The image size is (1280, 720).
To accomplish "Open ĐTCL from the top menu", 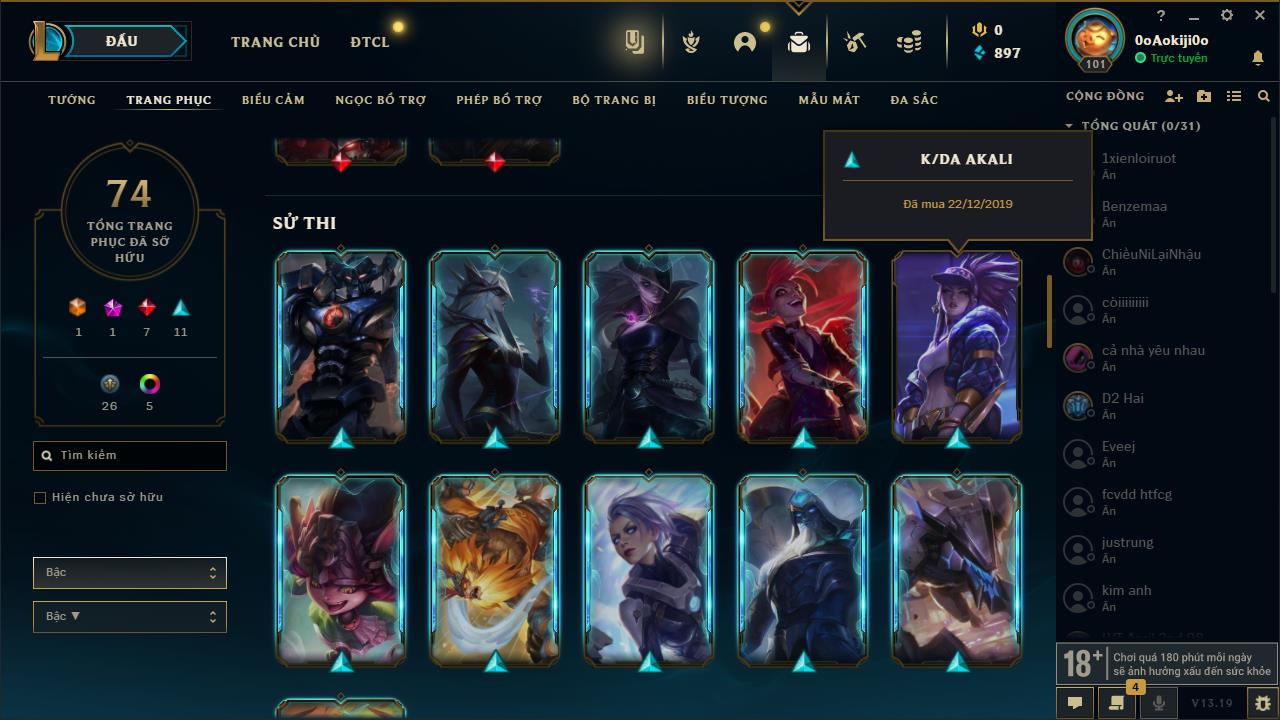I will [x=369, y=42].
